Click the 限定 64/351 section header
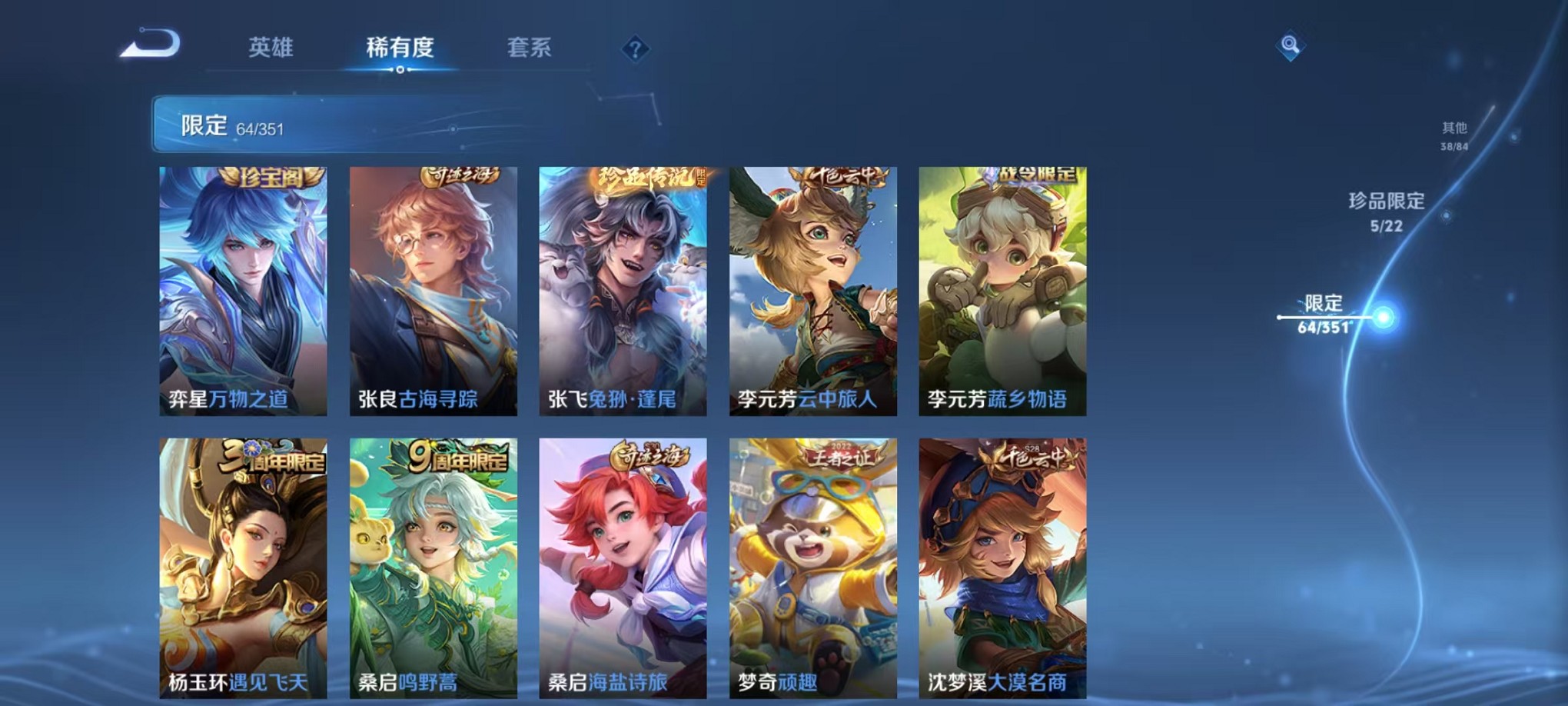Screen dimensions: 1568x706 [x=229, y=125]
